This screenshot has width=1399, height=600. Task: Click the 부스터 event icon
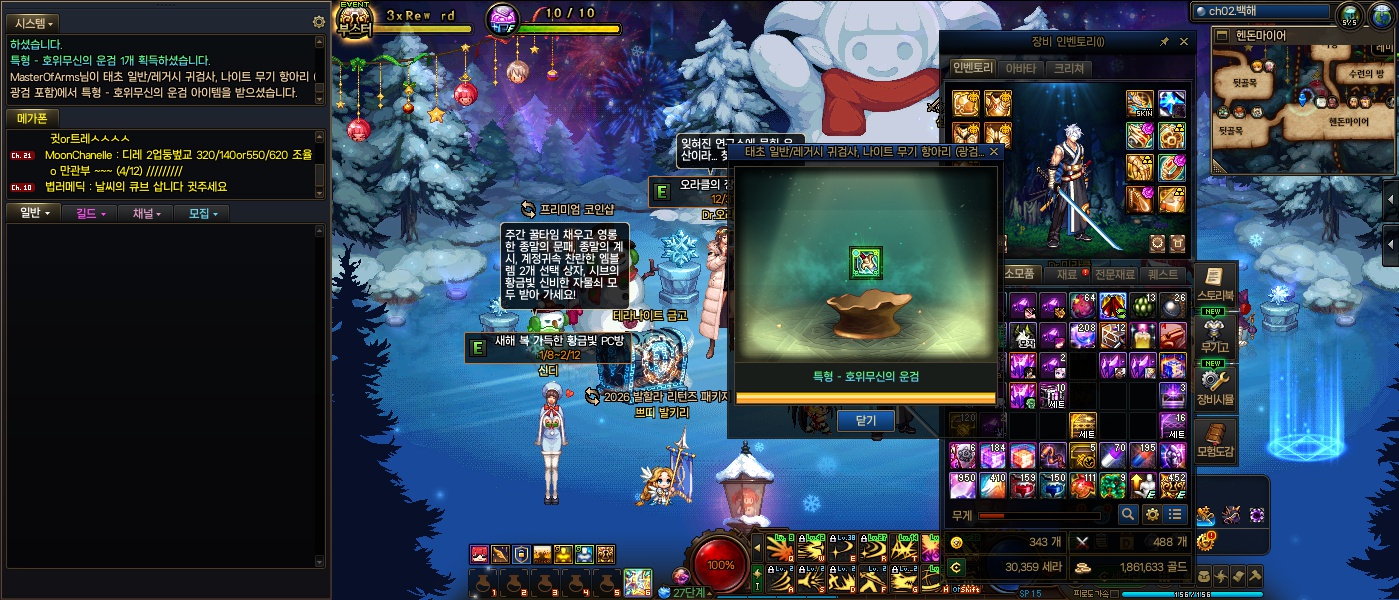coord(355,20)
